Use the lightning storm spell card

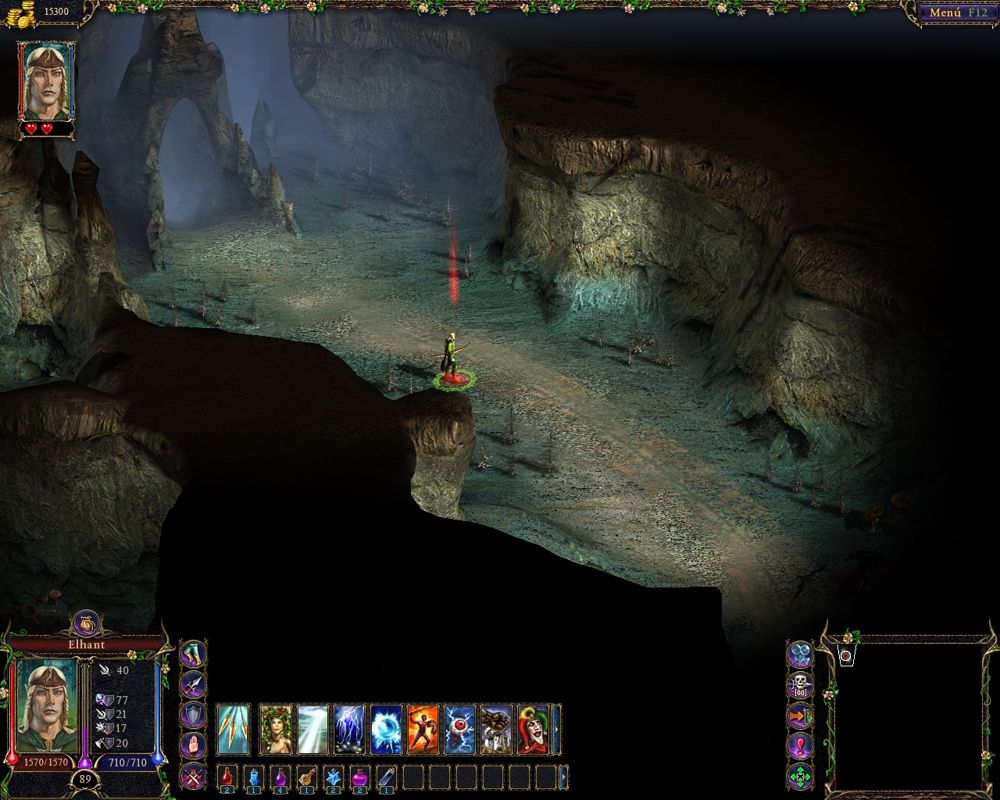pyautogui.click(x=351, y=729)
